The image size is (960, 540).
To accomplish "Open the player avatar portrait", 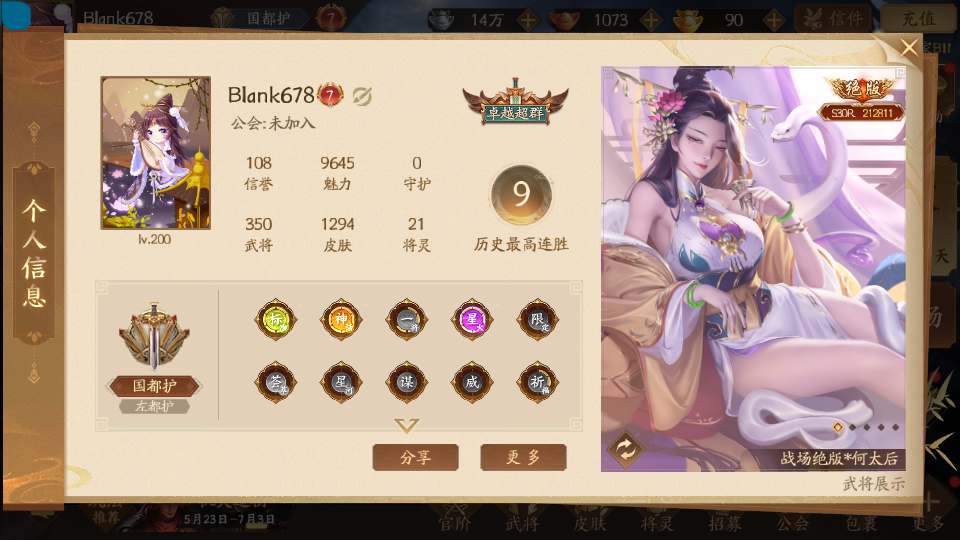I will click(156, 152).
